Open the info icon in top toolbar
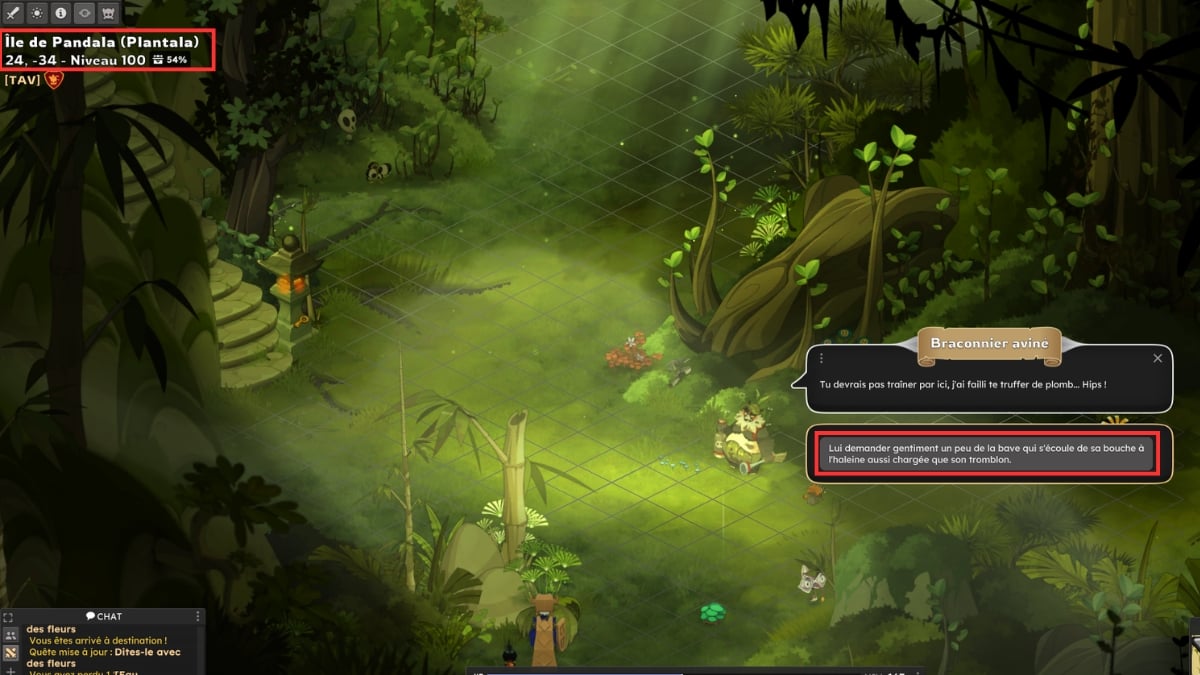1200x675 pixels. [60, 14]
